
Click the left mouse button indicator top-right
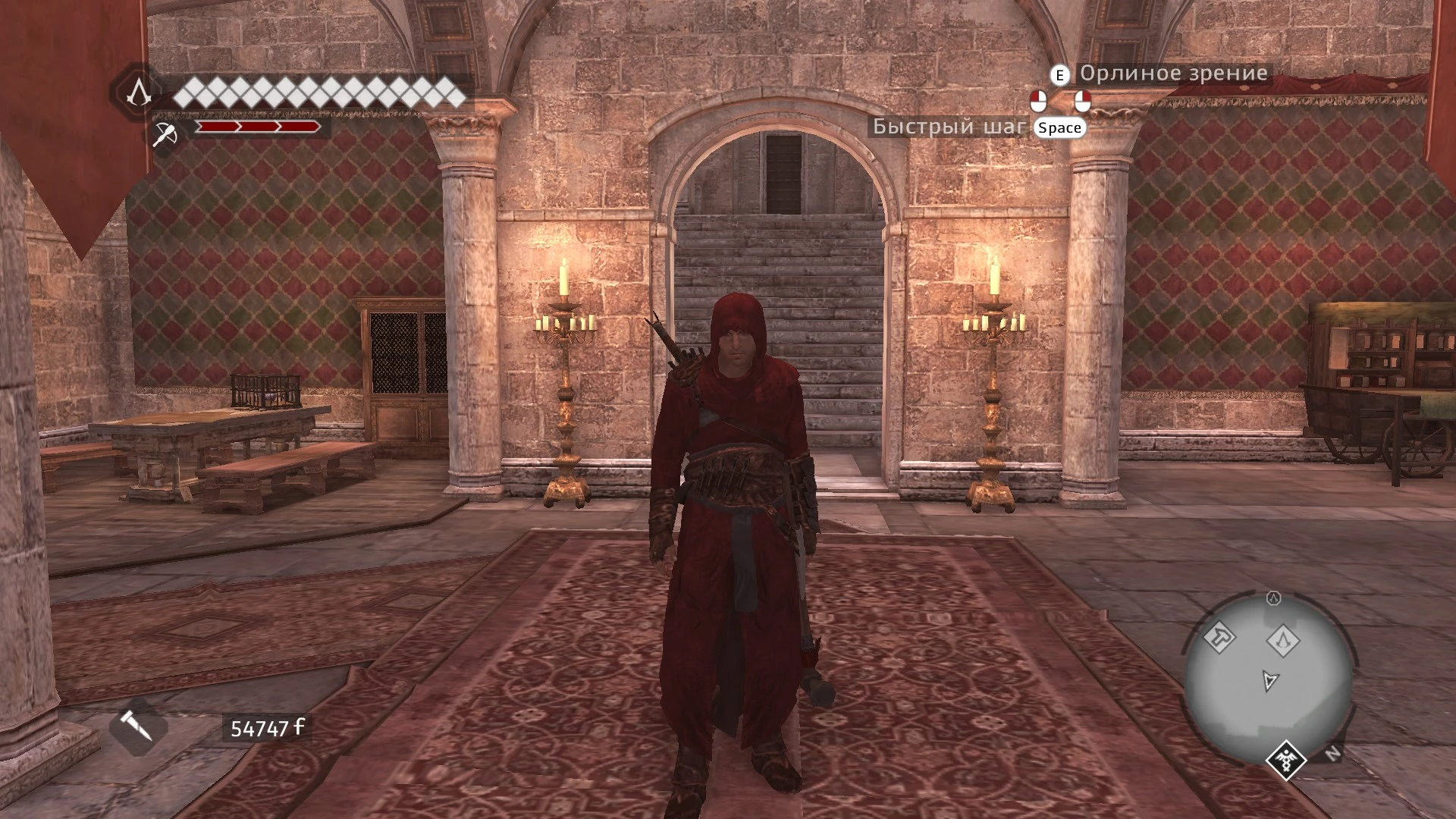(1039, 102)
